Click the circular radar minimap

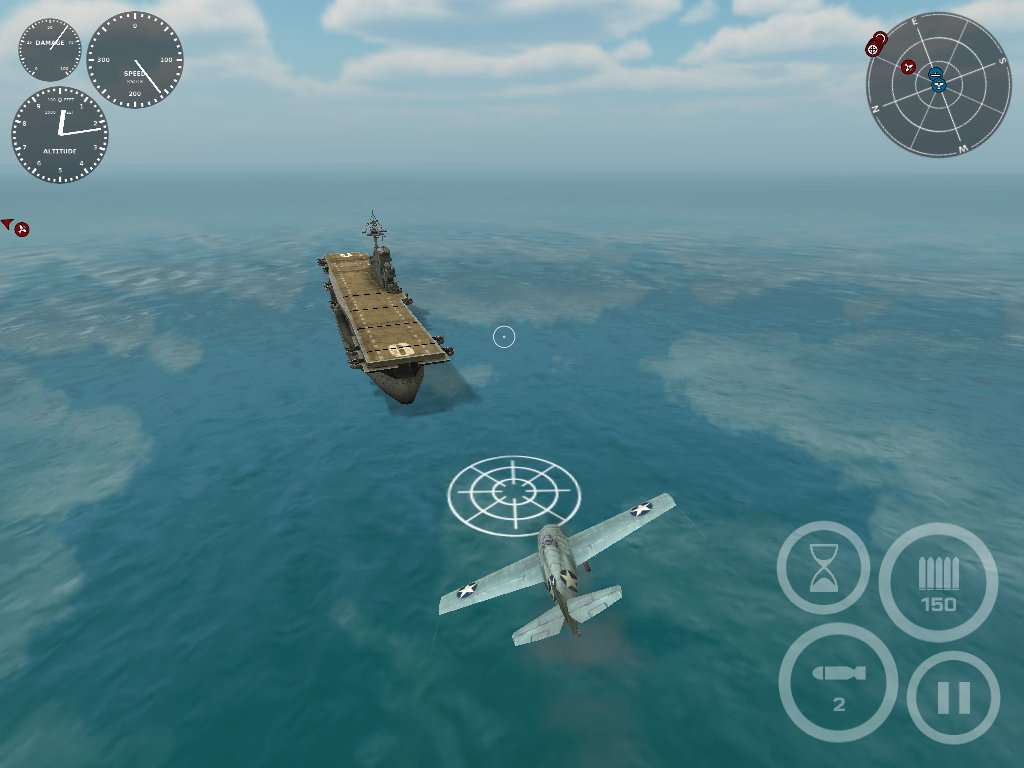(938, 84)
